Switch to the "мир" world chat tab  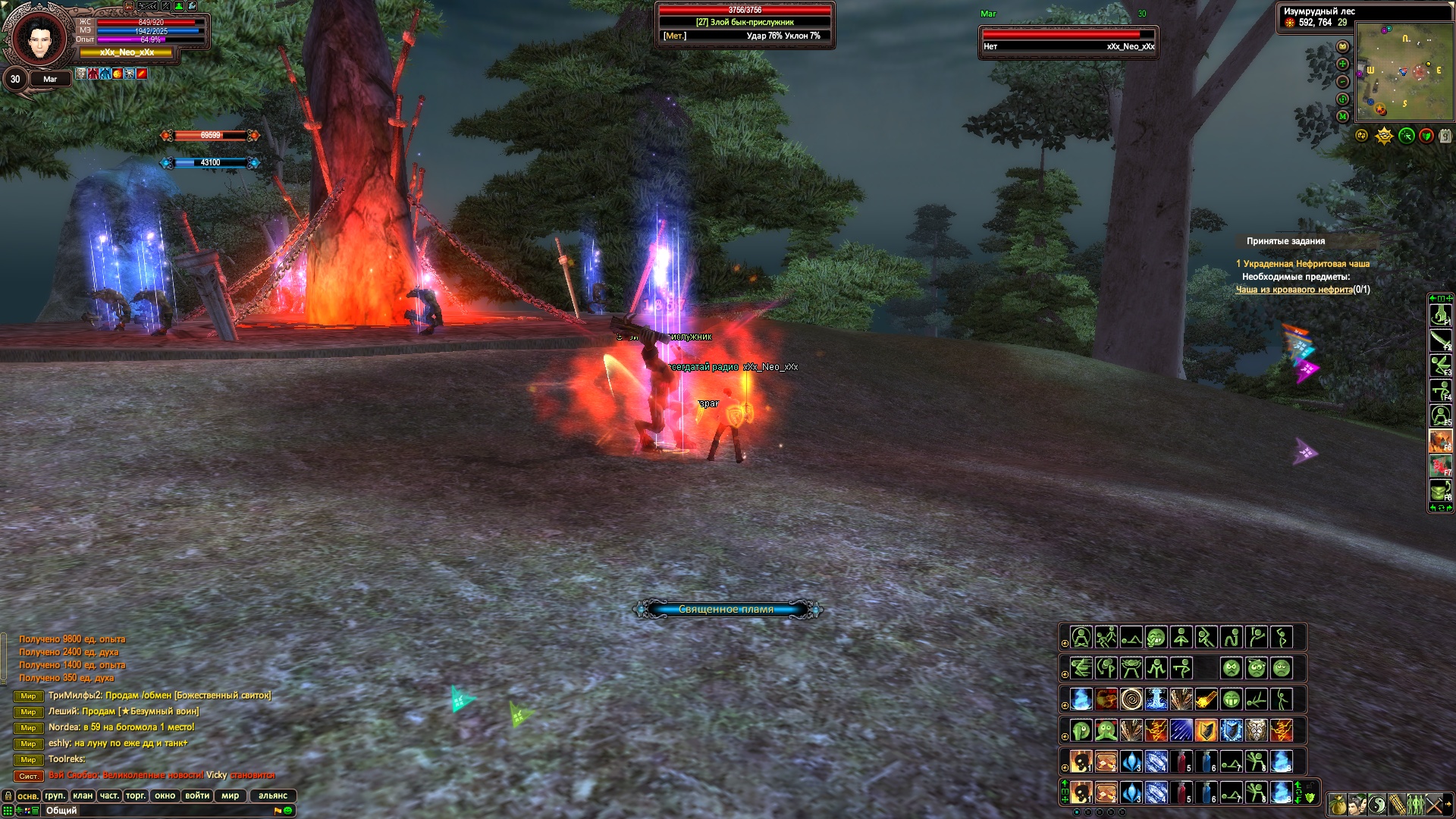230,795
